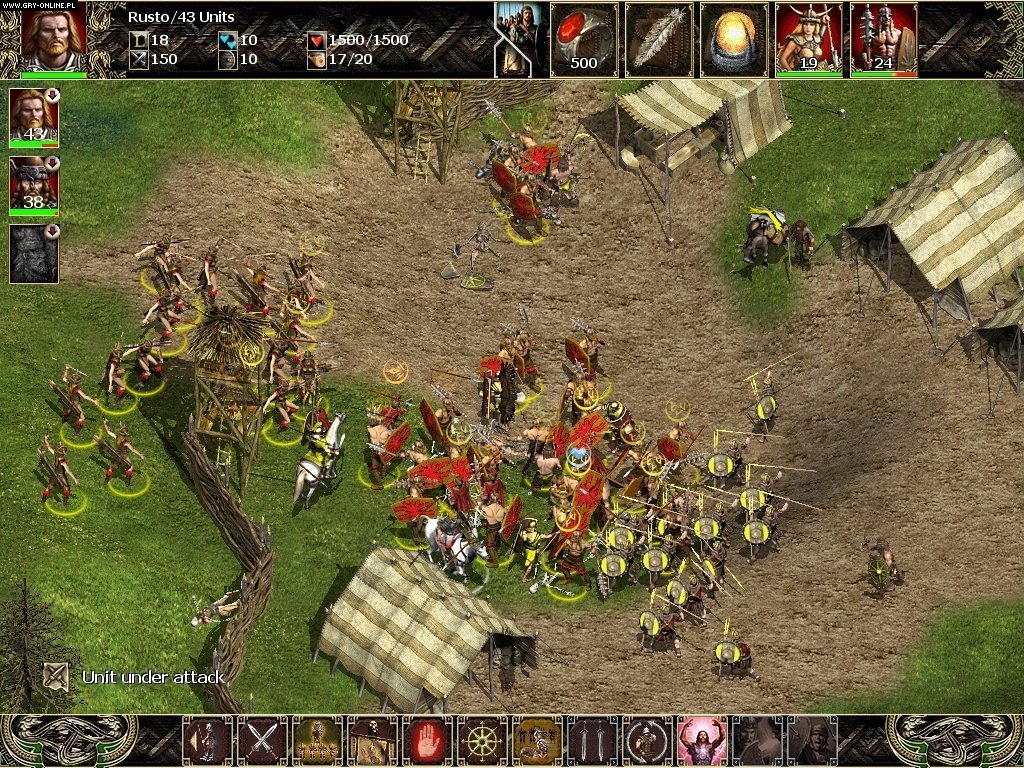This screenshot has height=768, width=1024.
Task: Activate the glowing golden egg item
Action: click(733, 40)
